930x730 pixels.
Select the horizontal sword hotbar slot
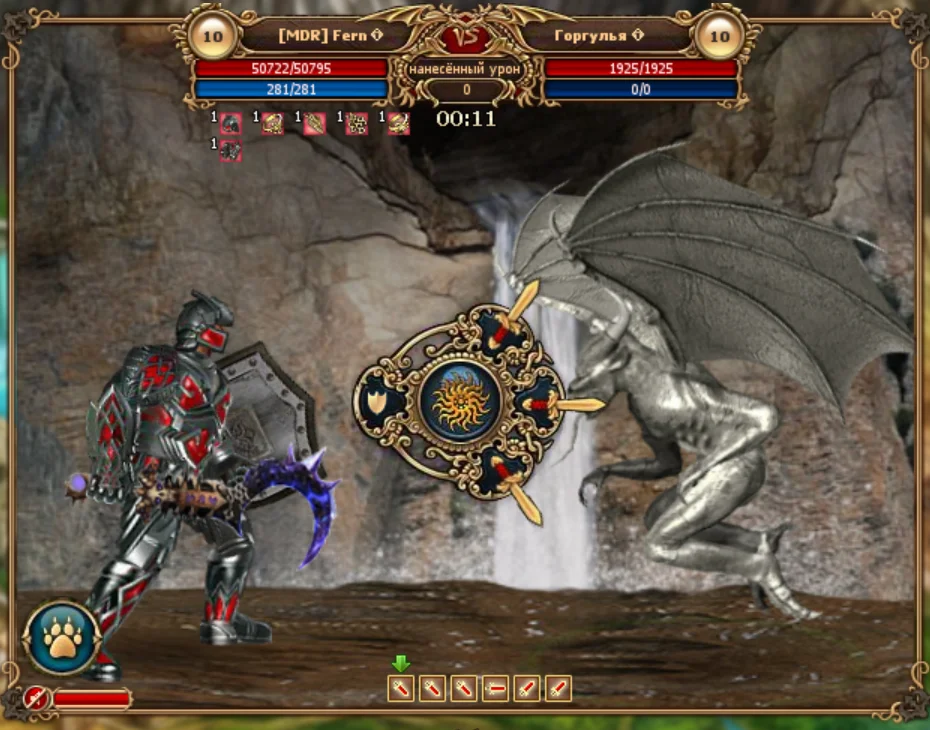tap(495, 688)
